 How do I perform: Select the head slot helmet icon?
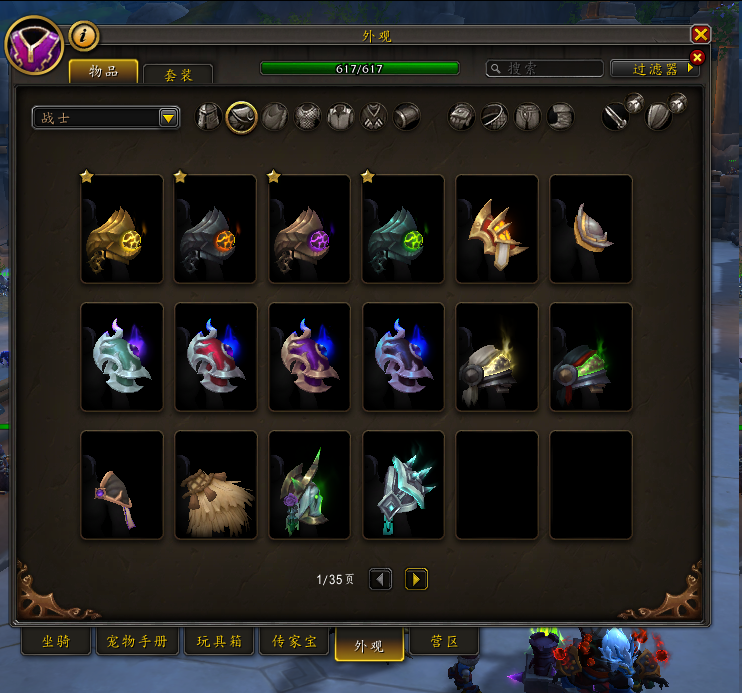click(x=208, y=117)
